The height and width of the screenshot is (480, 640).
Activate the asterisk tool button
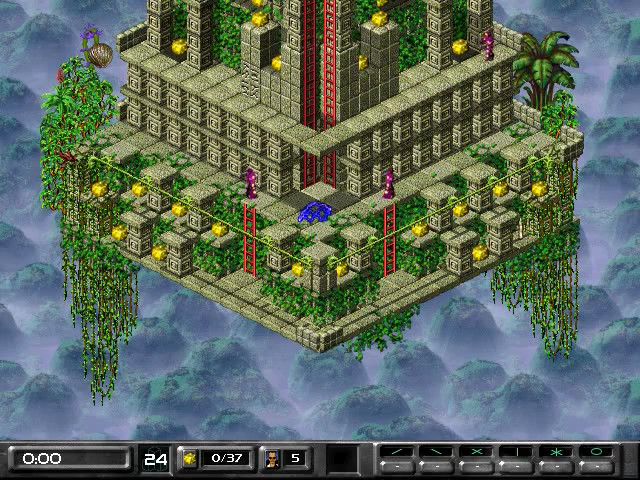556,452
